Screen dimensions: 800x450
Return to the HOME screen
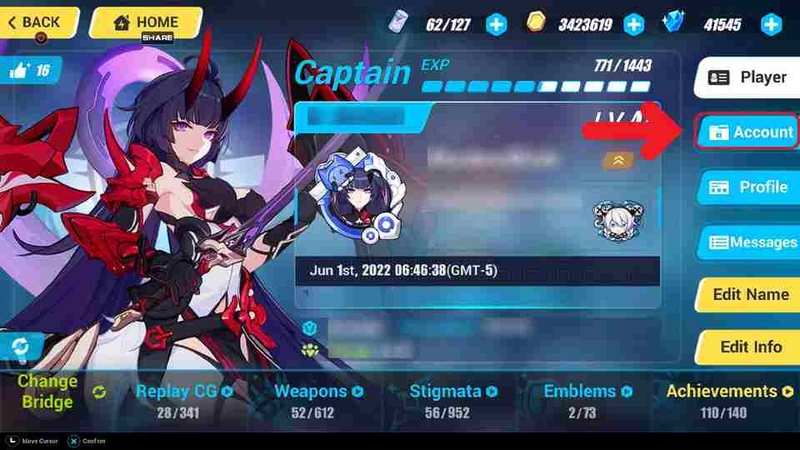pyautogui.click(x=146, y=21)
